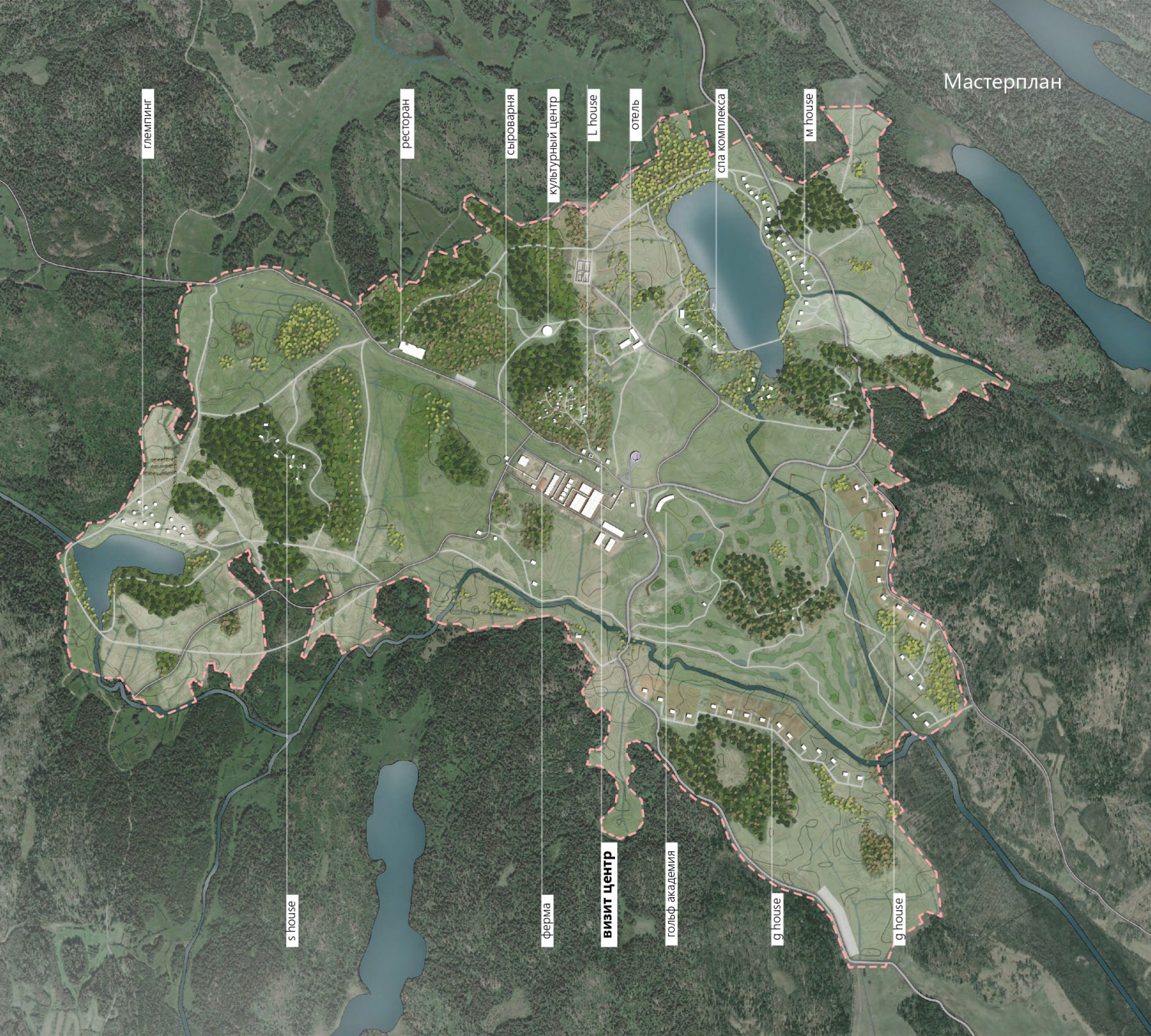The width and height of the screenshot is (1151, 1036).
Task: Click the спа комплекса label
Action: pos(720,134)
